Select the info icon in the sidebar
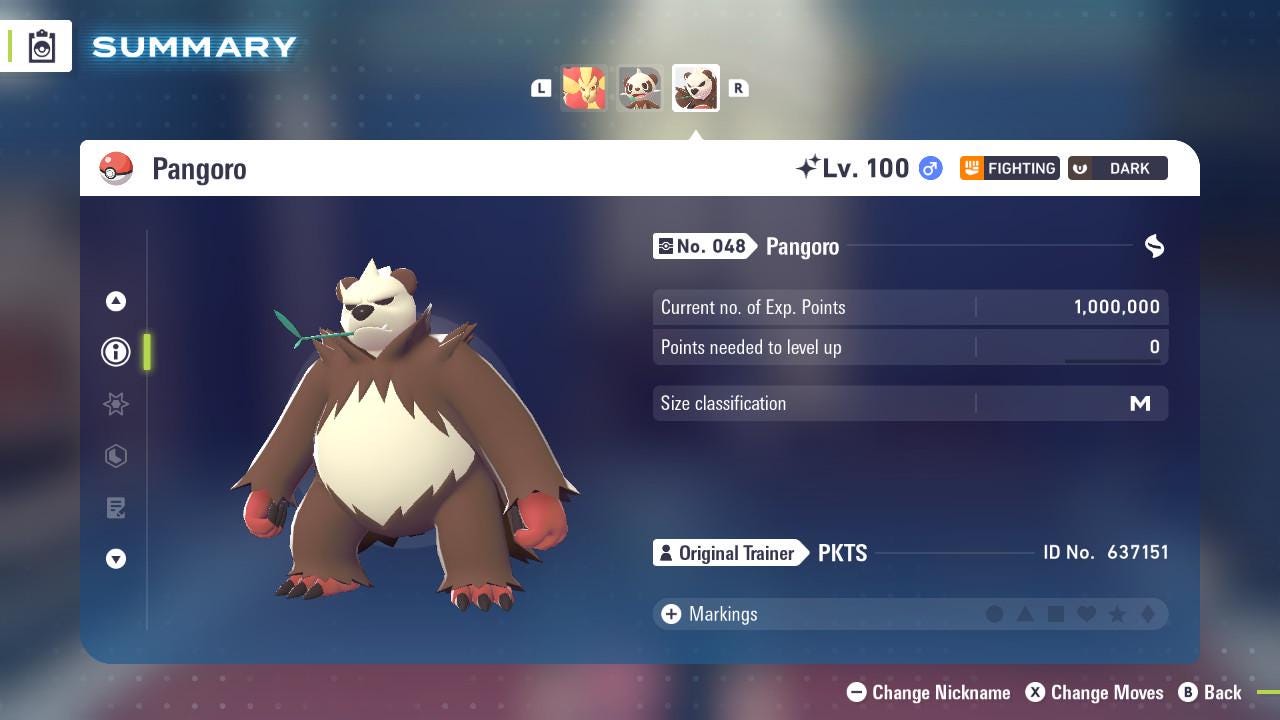Viewport: 1280px width, 720px height. [x=116, y=352]
